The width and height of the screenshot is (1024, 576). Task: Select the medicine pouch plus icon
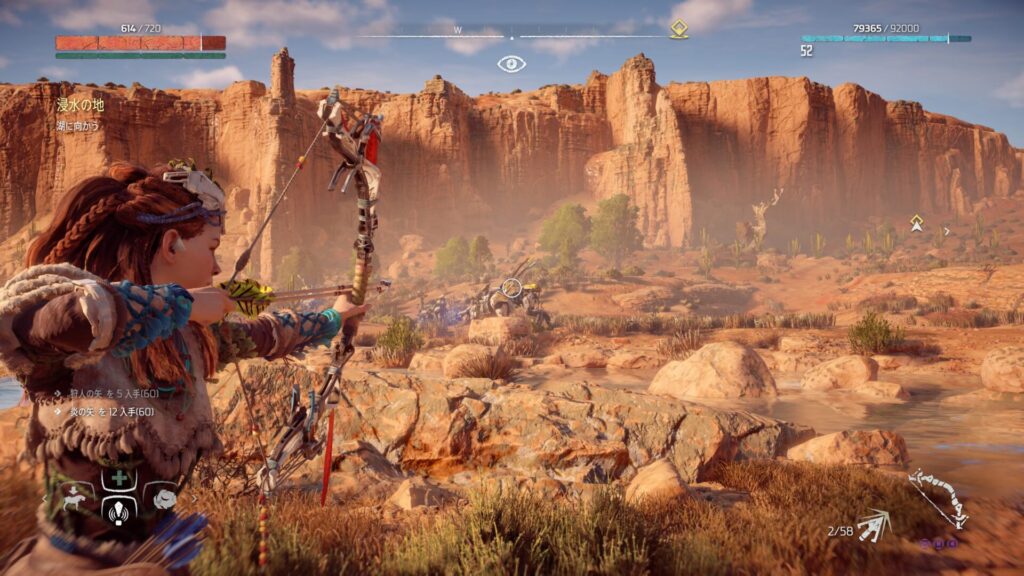pos(120,478)
